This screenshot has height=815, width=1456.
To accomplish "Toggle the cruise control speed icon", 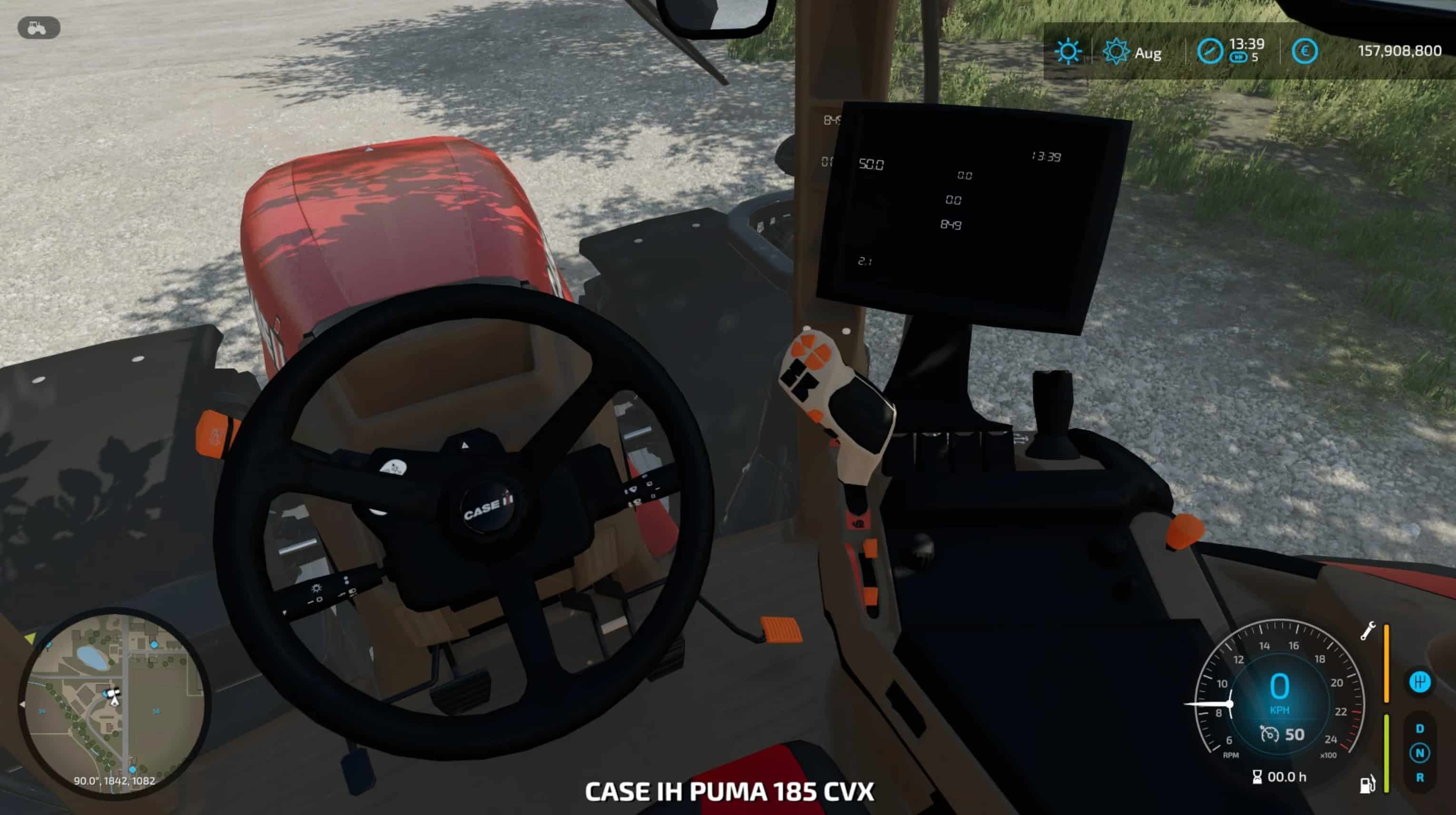I will click(1269, 735).
